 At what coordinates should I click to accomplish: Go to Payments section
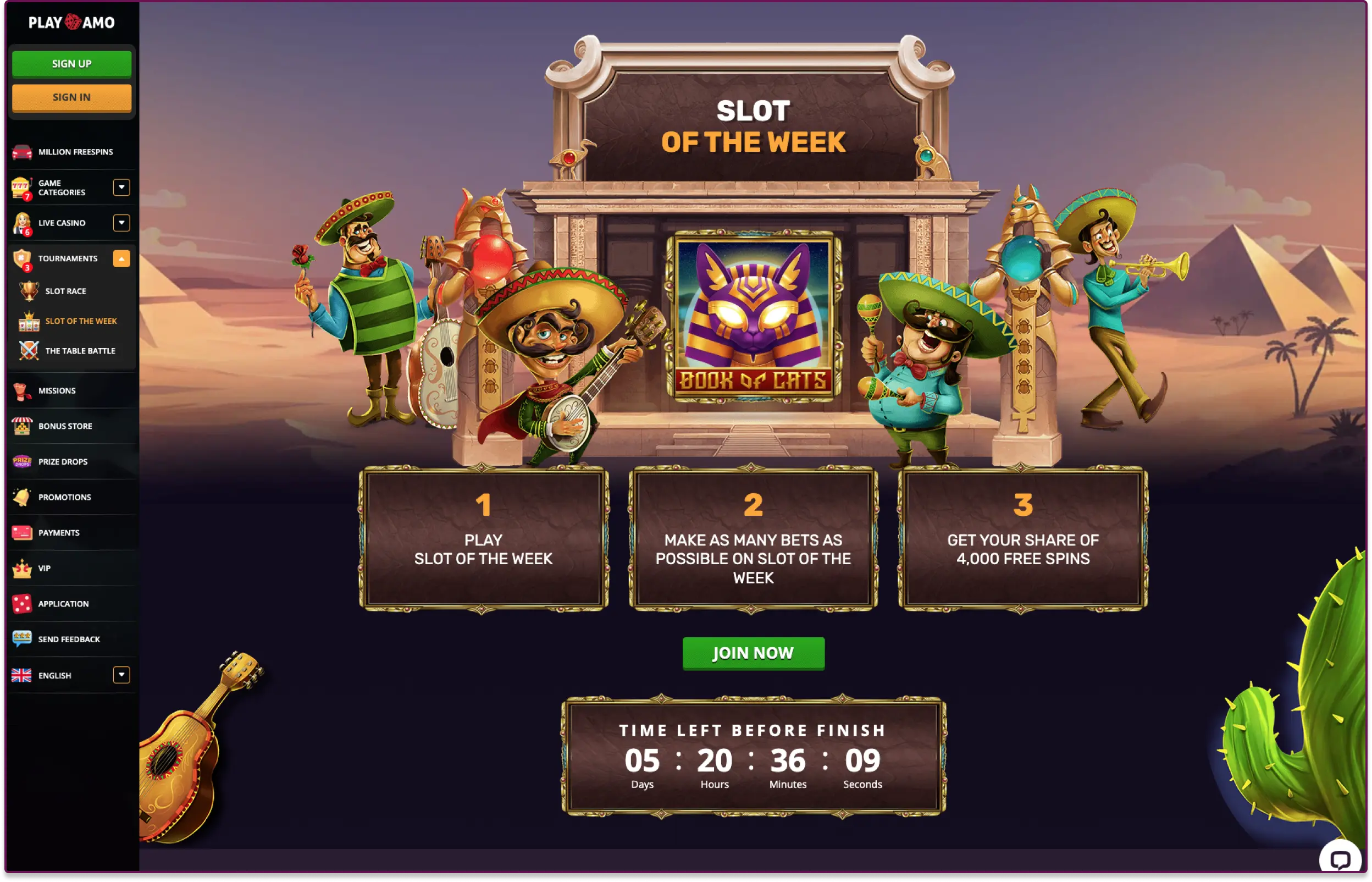click(x=58, y=533)
